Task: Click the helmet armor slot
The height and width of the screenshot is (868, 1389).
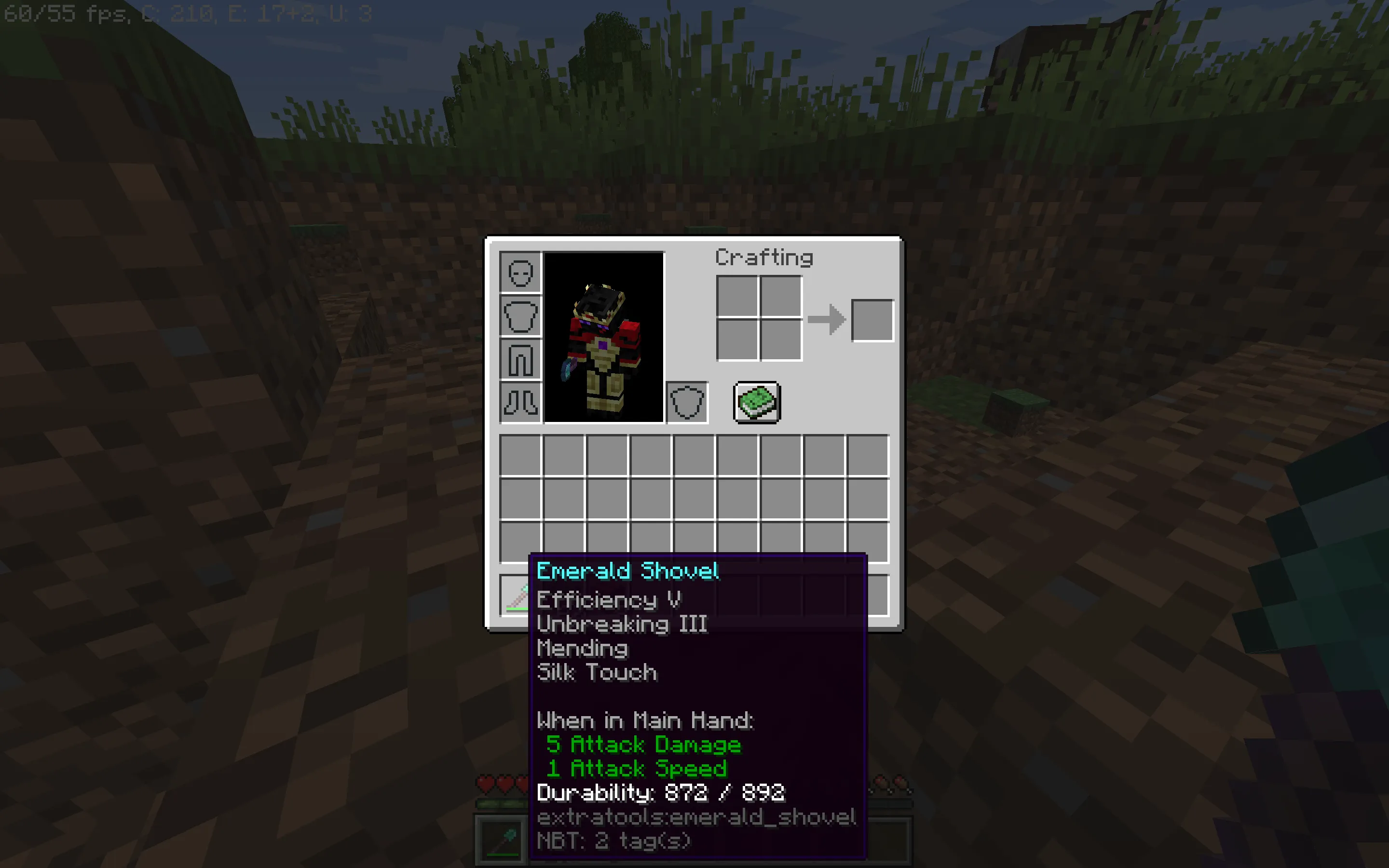Action: [520, 274]
